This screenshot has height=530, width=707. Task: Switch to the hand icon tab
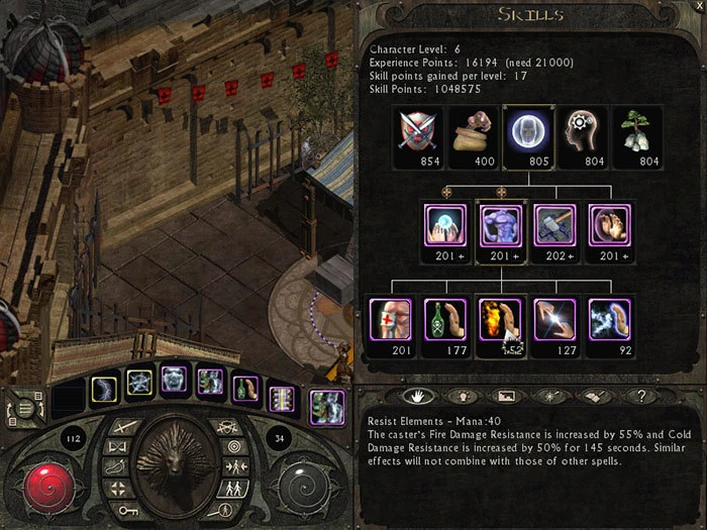417,395
